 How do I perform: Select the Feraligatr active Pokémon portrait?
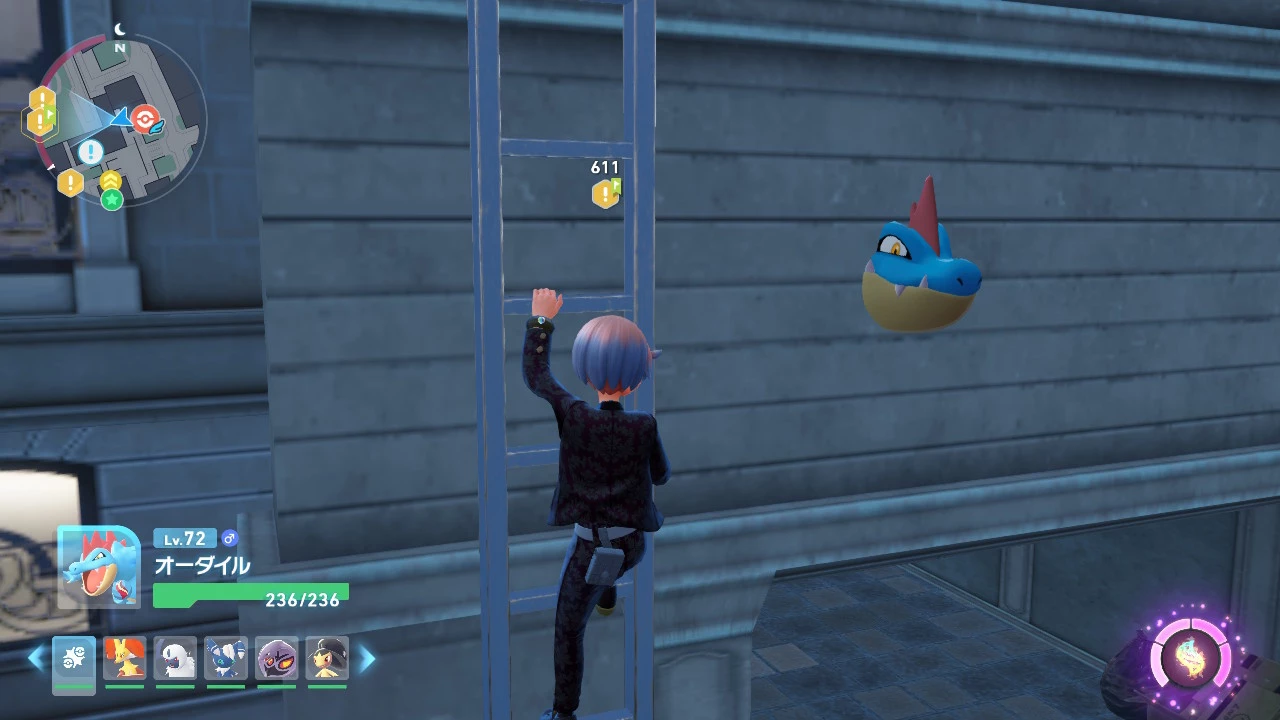(x=98, y=567)
